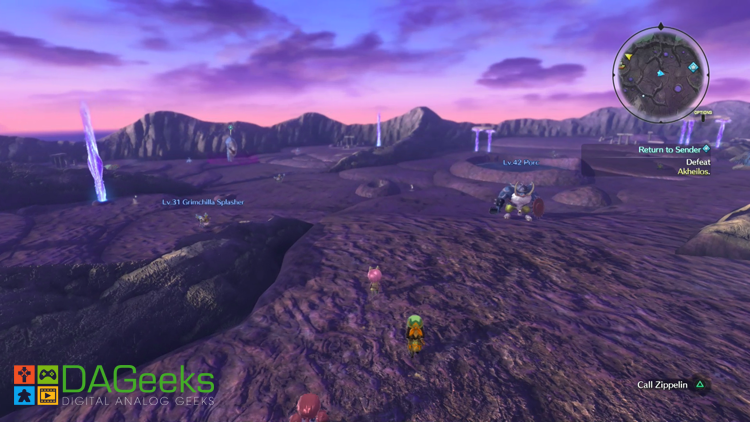Image resolution: width=750 pixels, height=422 pixels.
Task: Click the DAGeeks watermark logo
Action: tap(113, 385)
